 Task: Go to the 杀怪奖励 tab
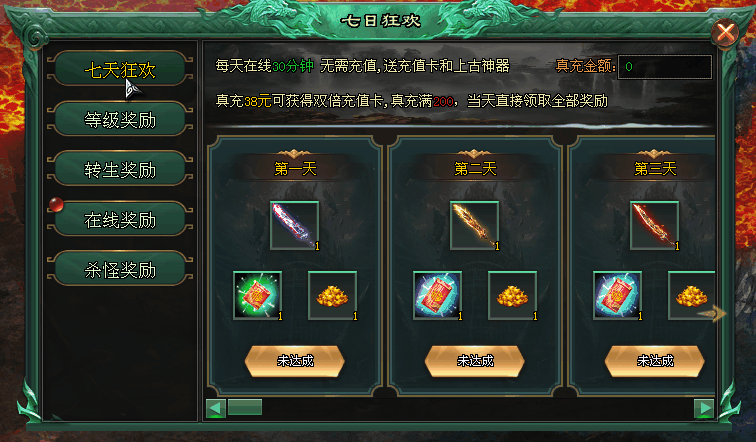120,269
